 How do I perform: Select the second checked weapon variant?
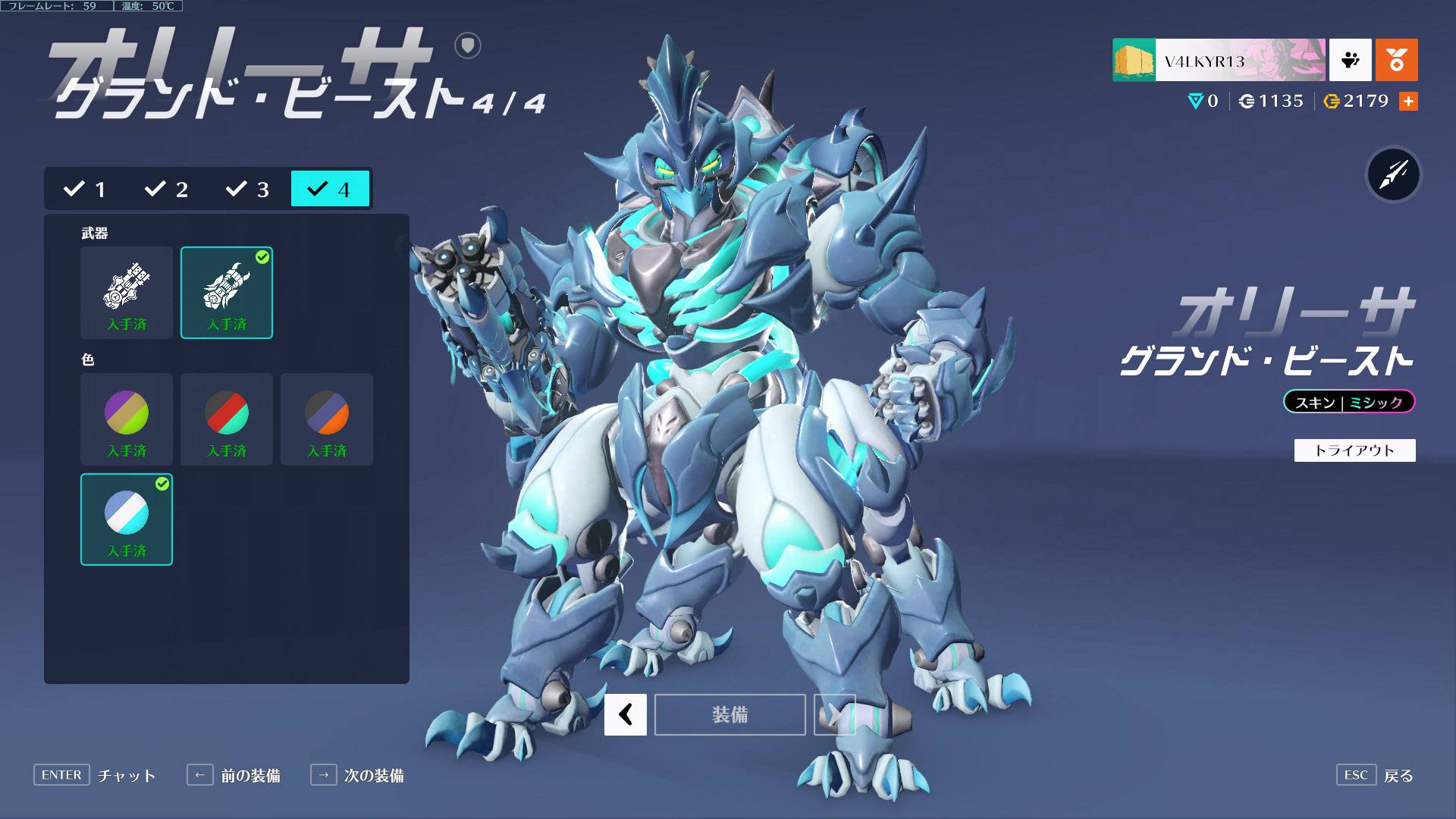pos(227,292)
